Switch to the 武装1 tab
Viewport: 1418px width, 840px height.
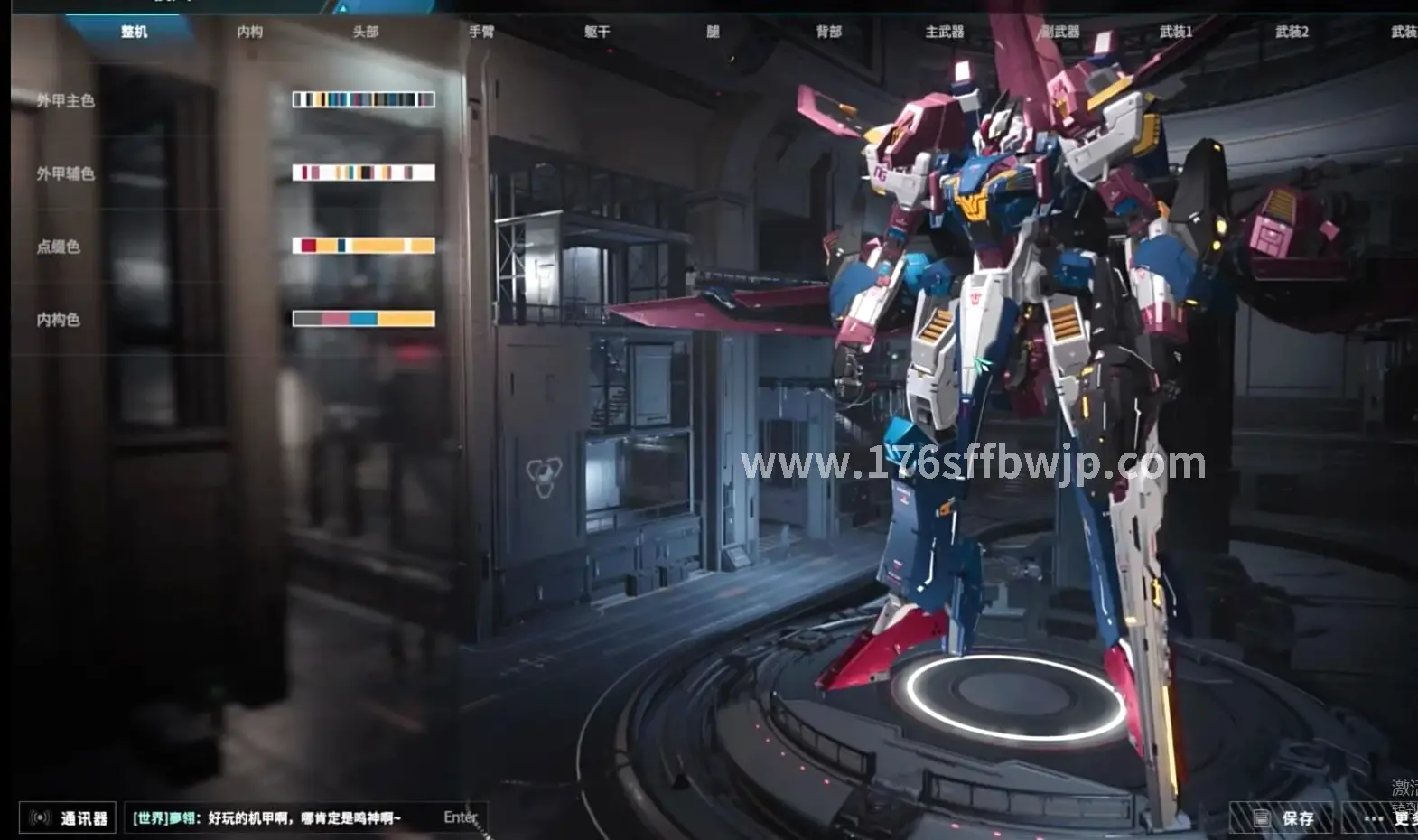pyautogui.click(x=1176, y=32)
